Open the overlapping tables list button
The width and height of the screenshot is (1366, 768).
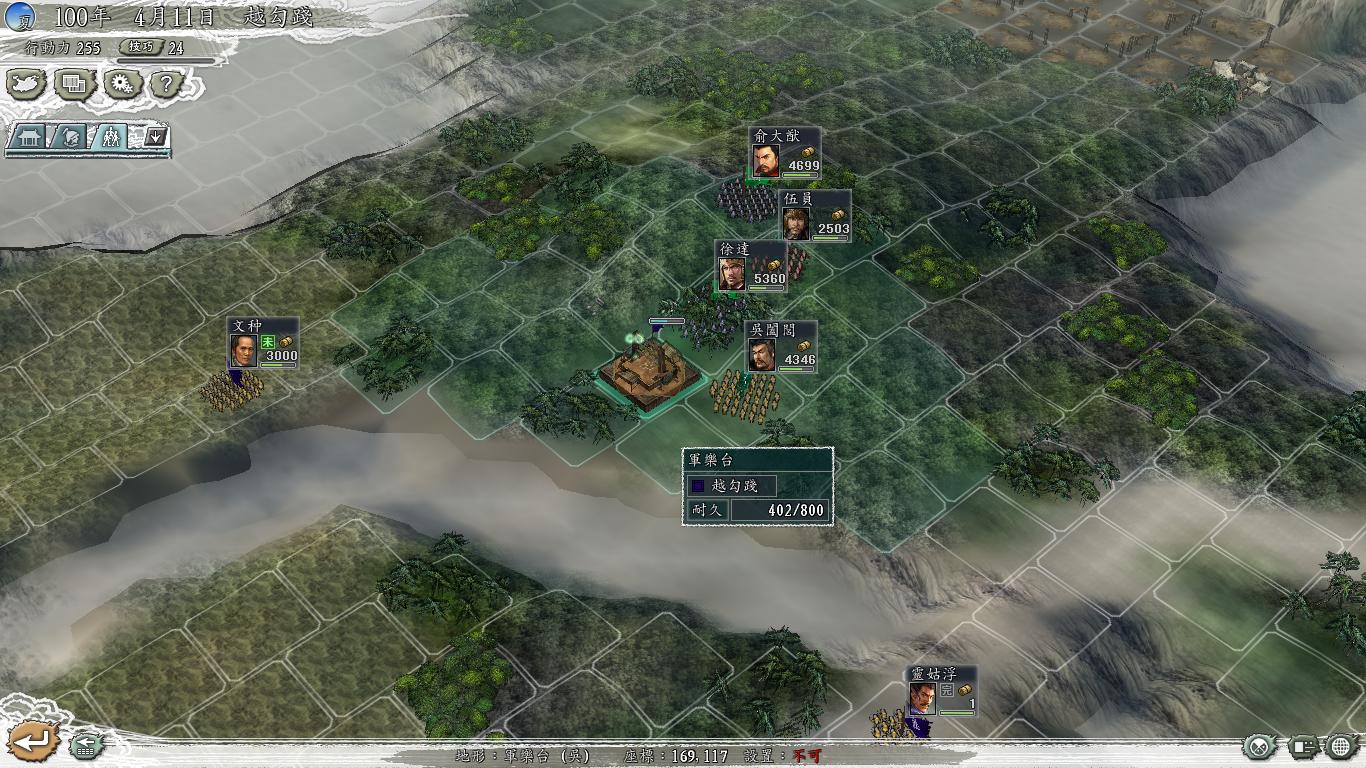click(x=74, y=83)
